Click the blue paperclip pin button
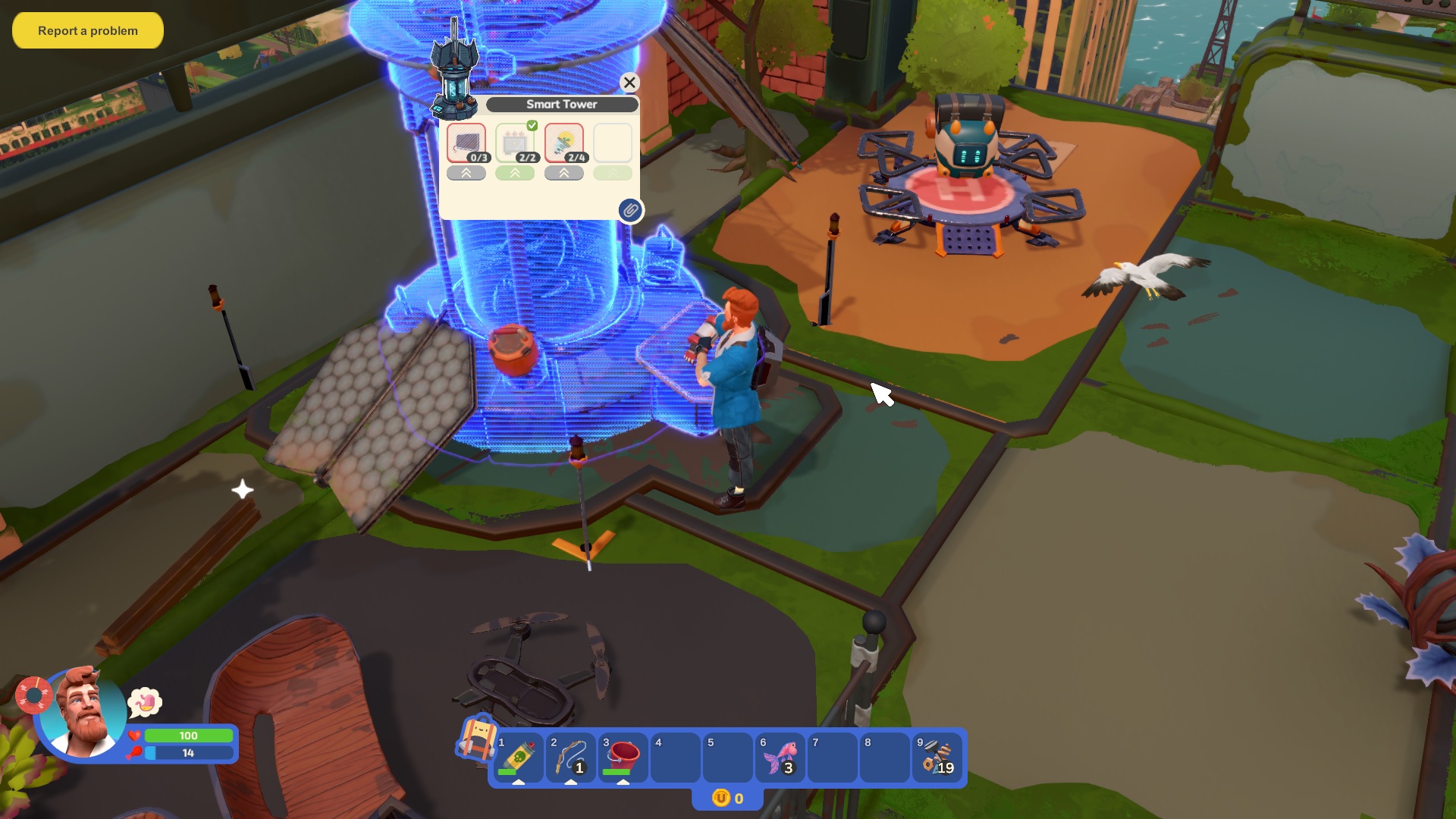Image resolution: width=1456 pixels, height=819 pixels. 630,210
